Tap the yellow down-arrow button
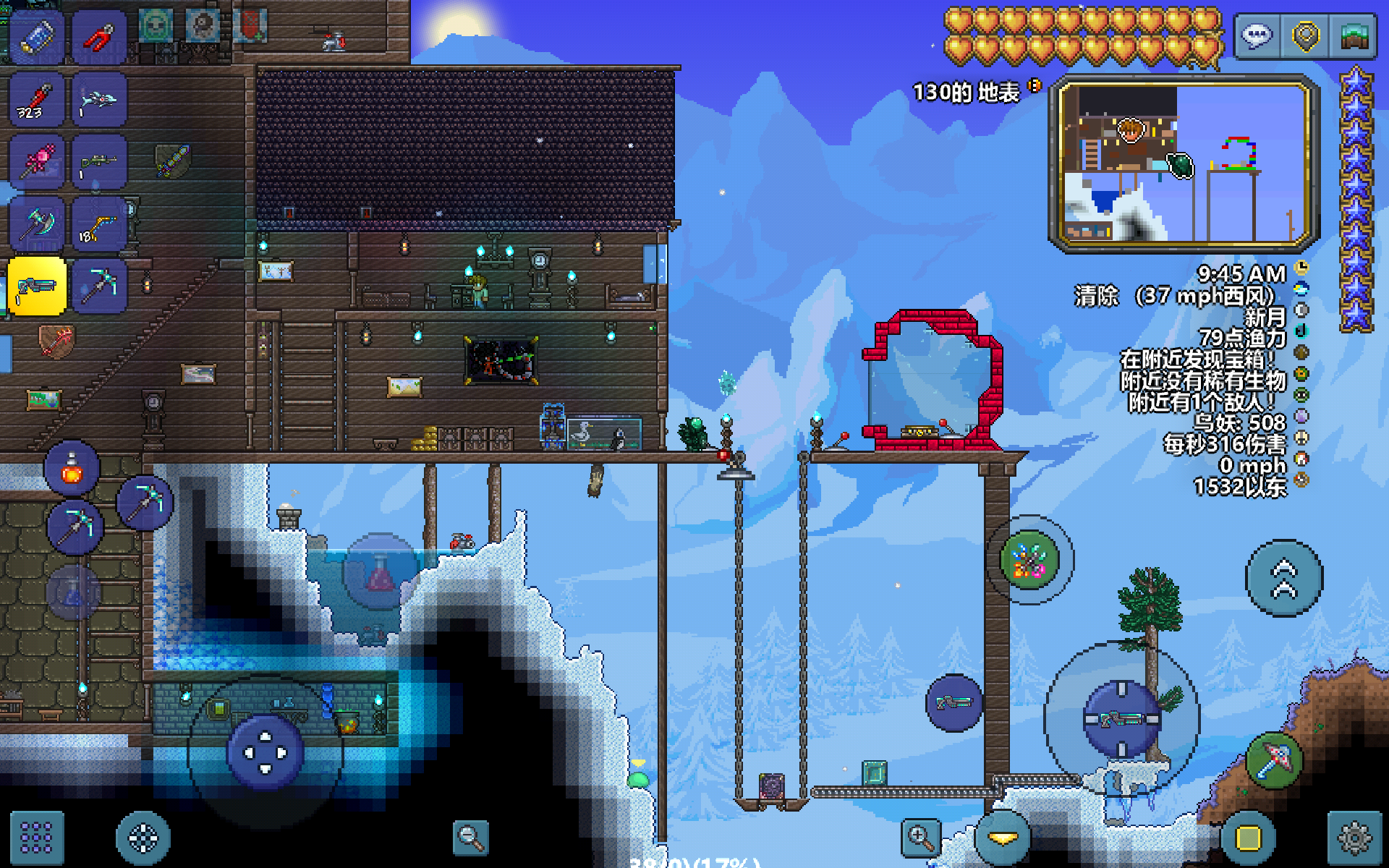 [x=1003, y=838]
